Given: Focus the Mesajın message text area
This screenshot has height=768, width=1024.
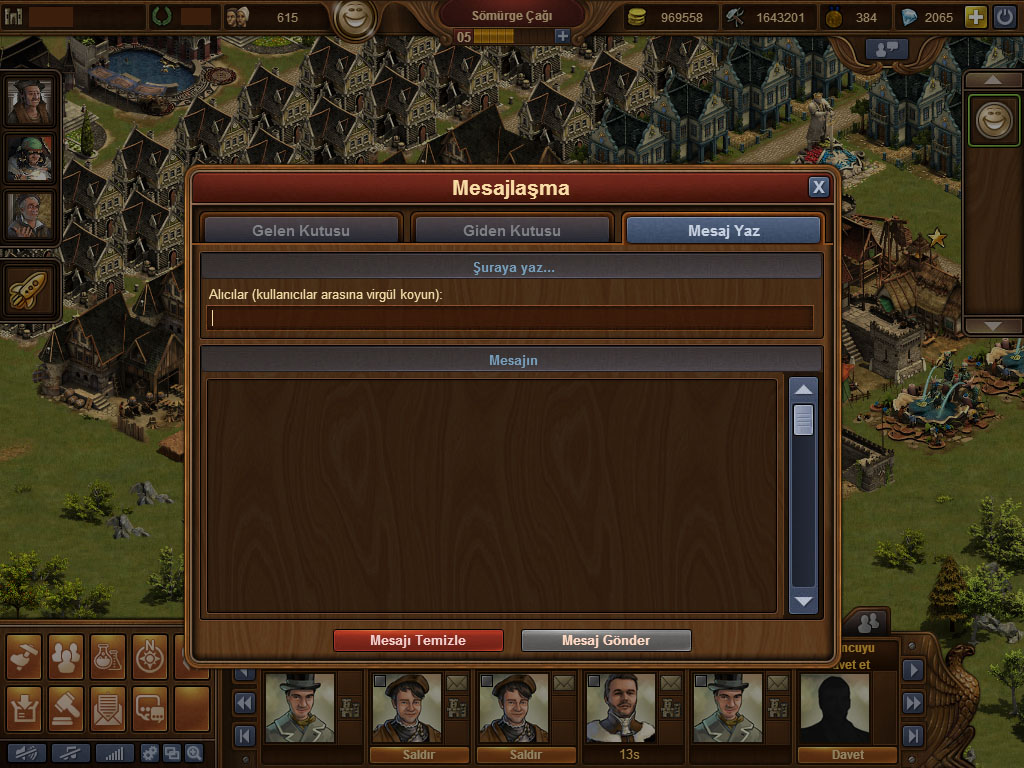Looking at the screenshot, I should pyautogui.click(x=491, y=495).
